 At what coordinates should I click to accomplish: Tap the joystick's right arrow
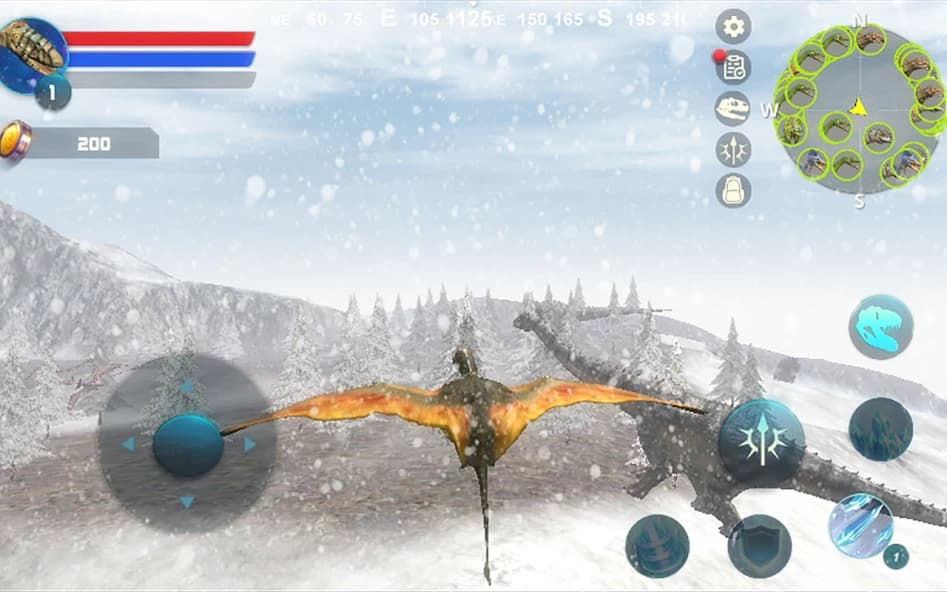coord(249,444)
